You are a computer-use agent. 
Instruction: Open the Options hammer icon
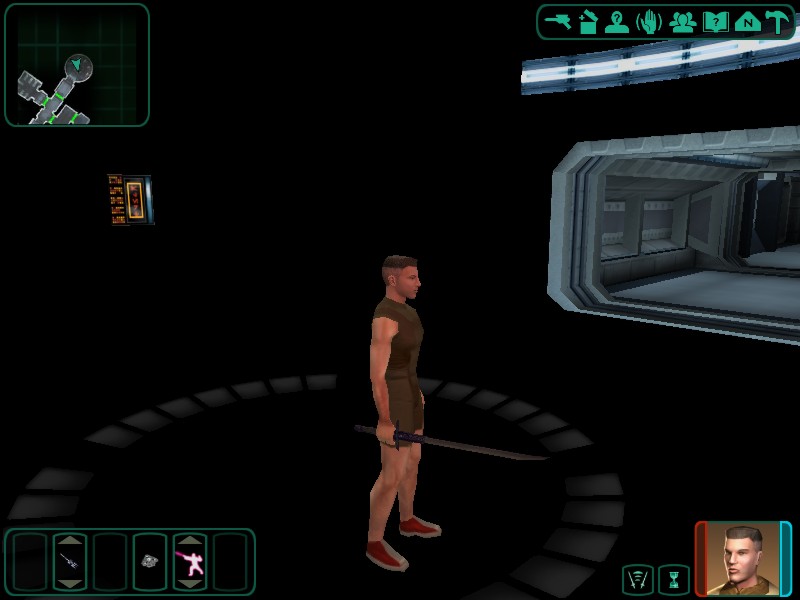pyautogui.click(x=777, y=22)
